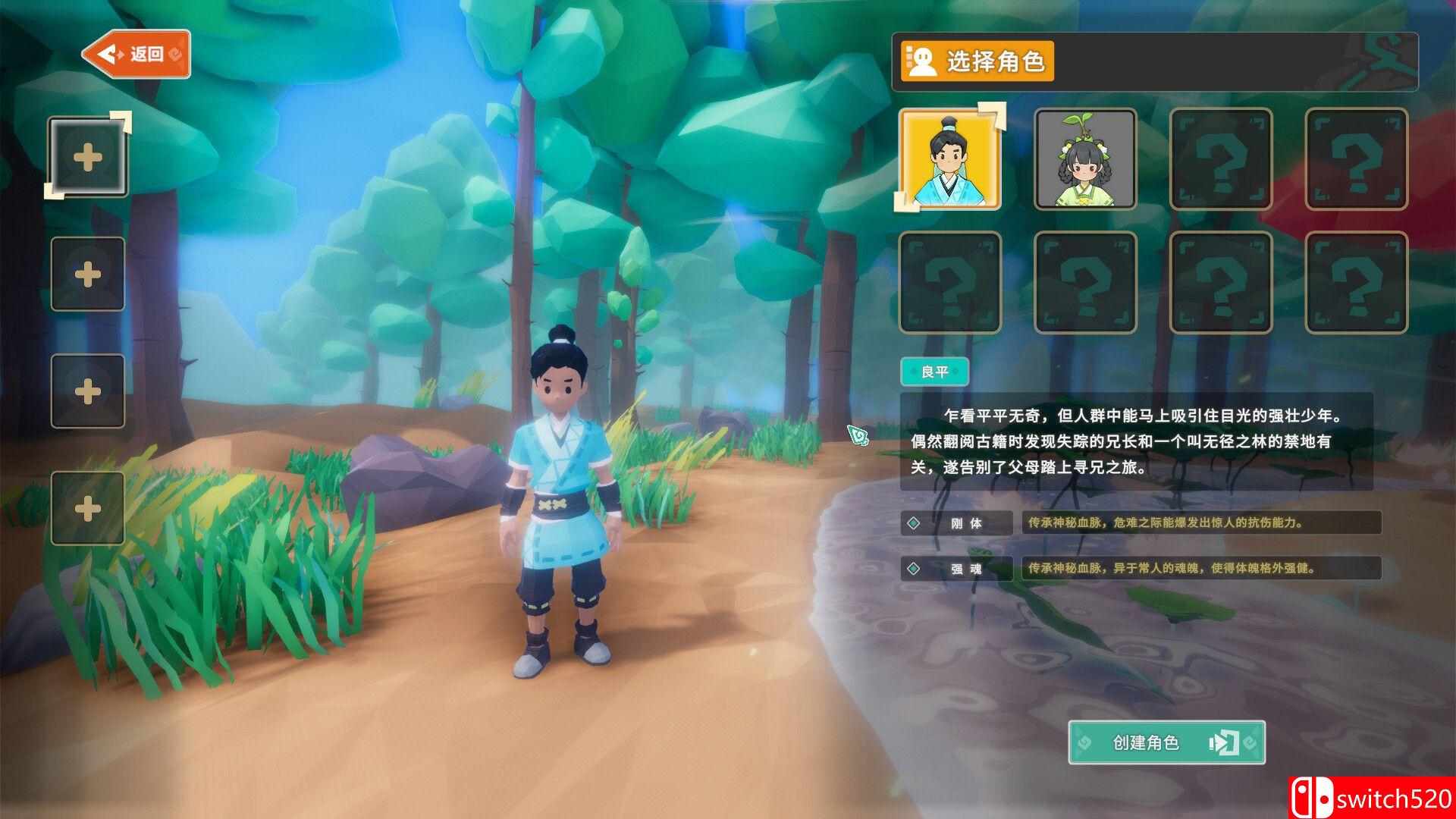
Task: Click the bottom-right question-mark character slot
Action: point(1357,282)
